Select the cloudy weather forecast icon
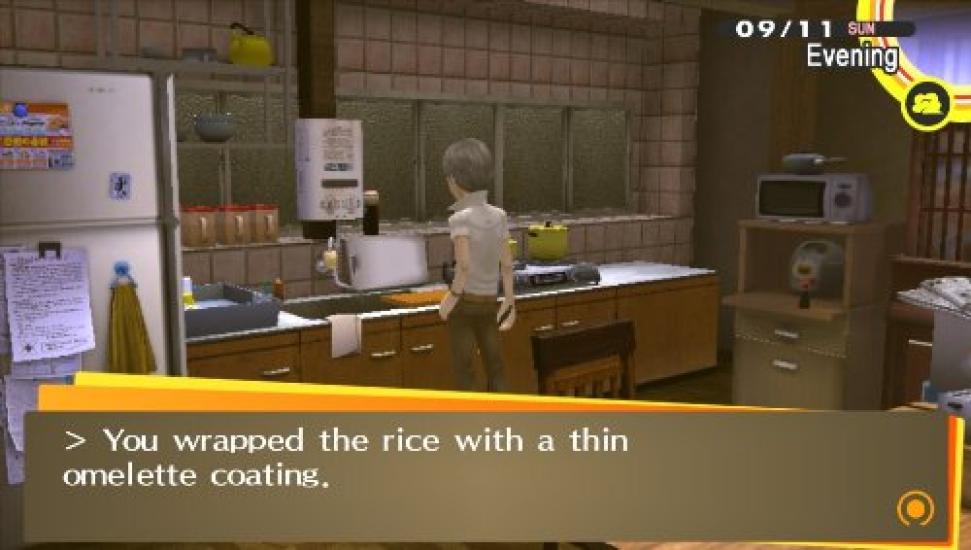This screenshot has width=971, height=550. (x=924, y=105)
